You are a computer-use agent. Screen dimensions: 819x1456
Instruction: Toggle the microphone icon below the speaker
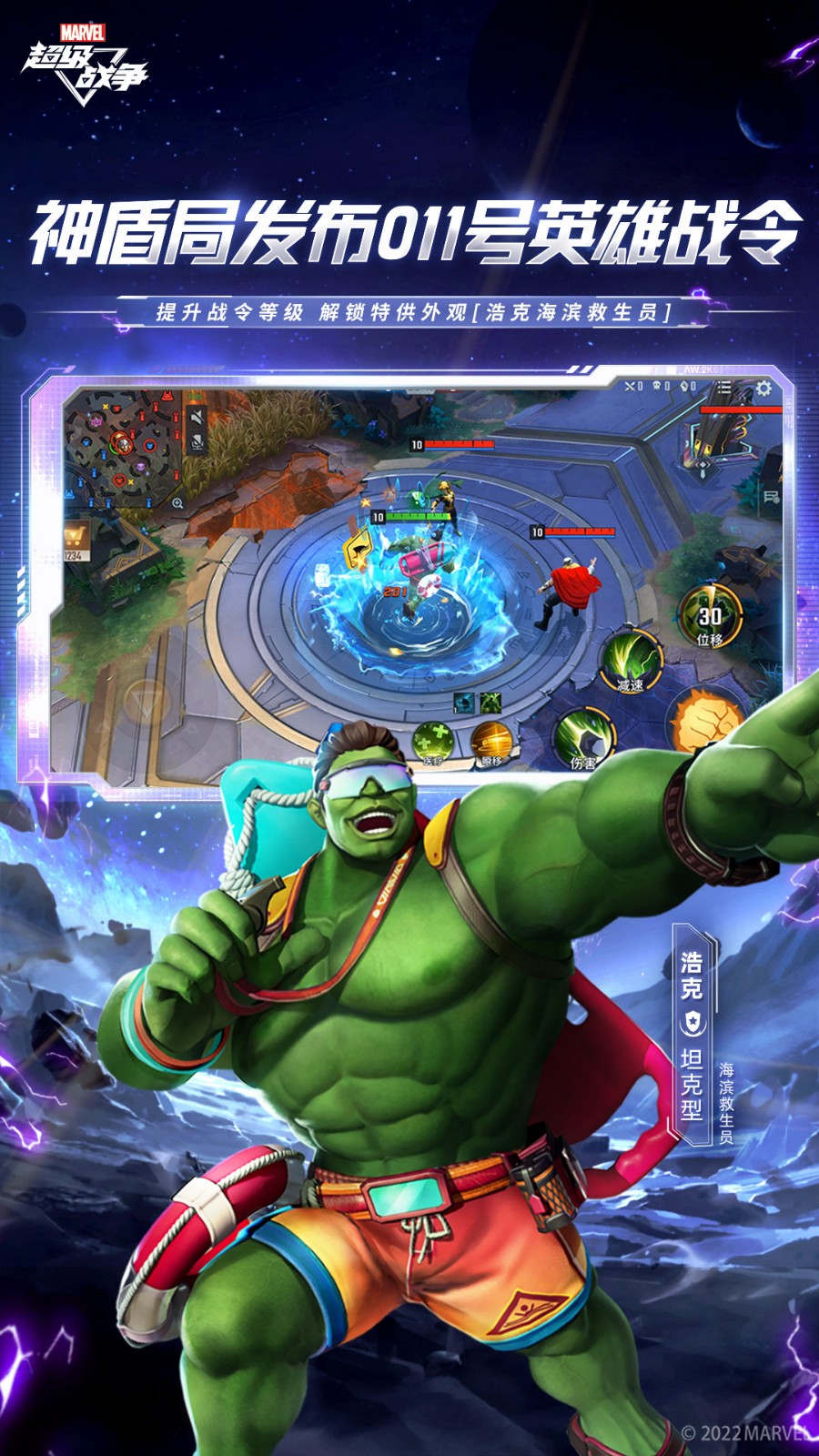pyautogui.click(x=197, y=443)
